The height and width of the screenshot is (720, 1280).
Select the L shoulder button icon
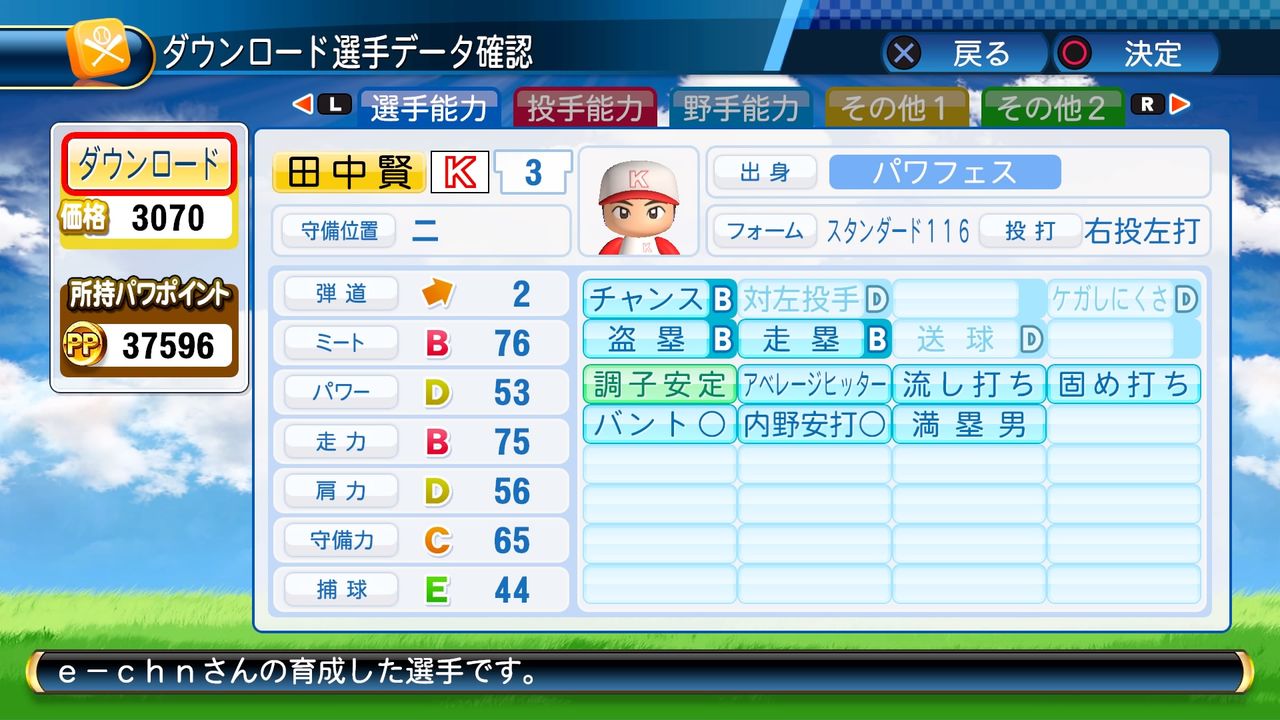(333, 103)
